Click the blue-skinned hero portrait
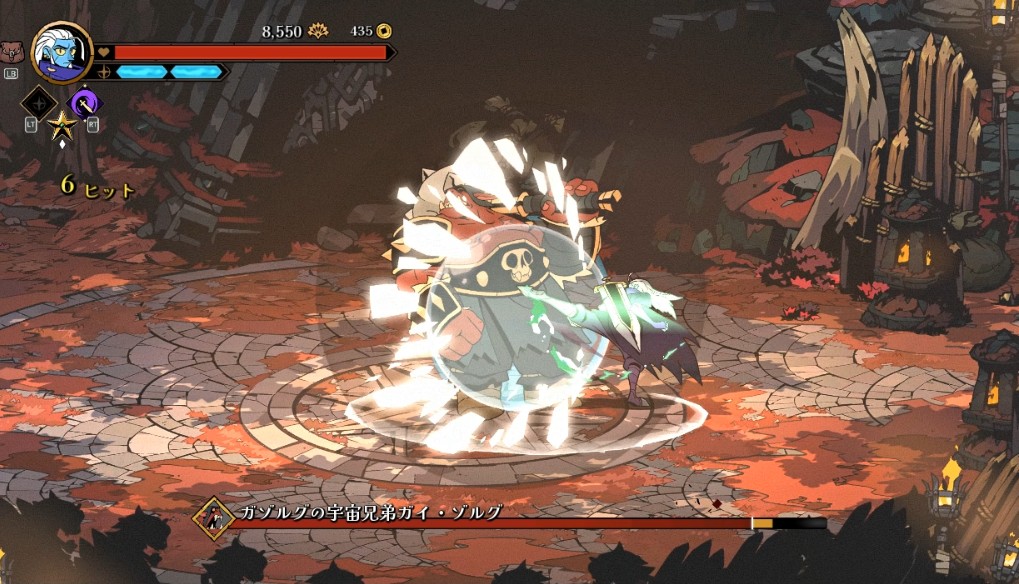Viewport: 1019px width, 584px height. coord(62,52)
